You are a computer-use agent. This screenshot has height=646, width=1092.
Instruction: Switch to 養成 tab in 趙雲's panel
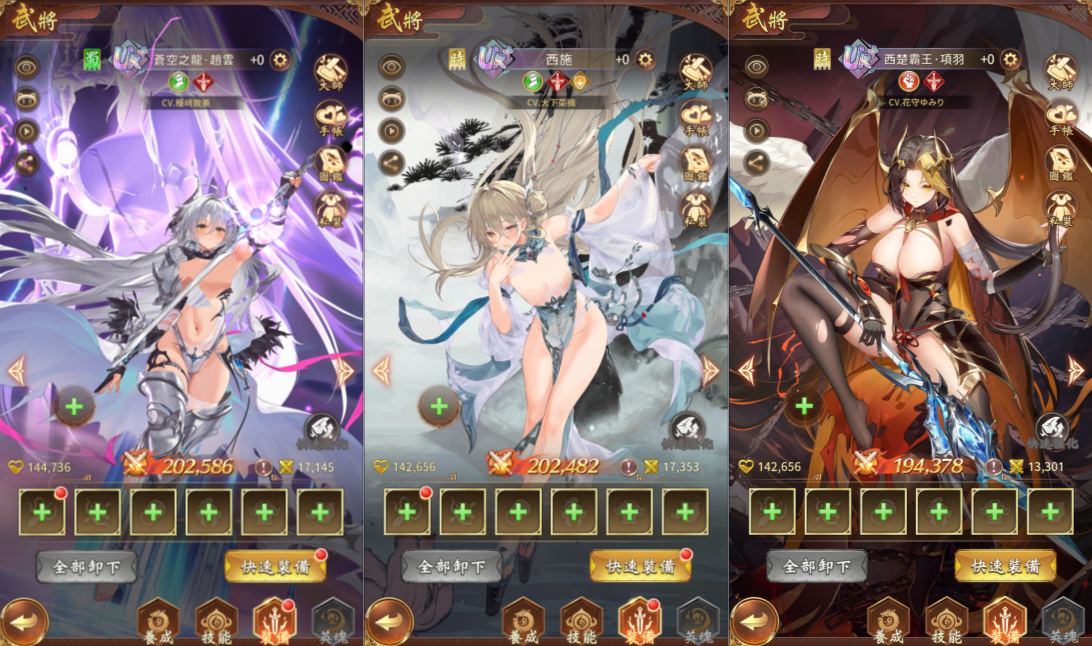click(158, 621)
